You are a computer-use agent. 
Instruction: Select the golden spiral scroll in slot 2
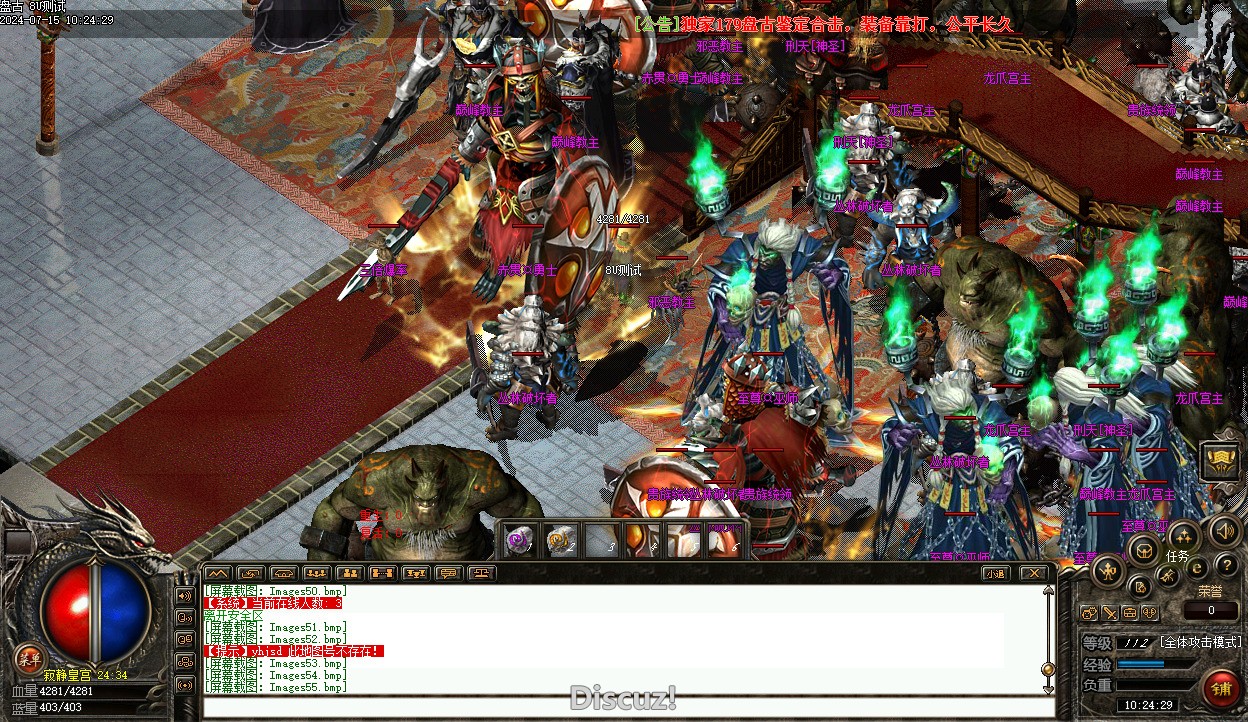click(x=560, y=540)
